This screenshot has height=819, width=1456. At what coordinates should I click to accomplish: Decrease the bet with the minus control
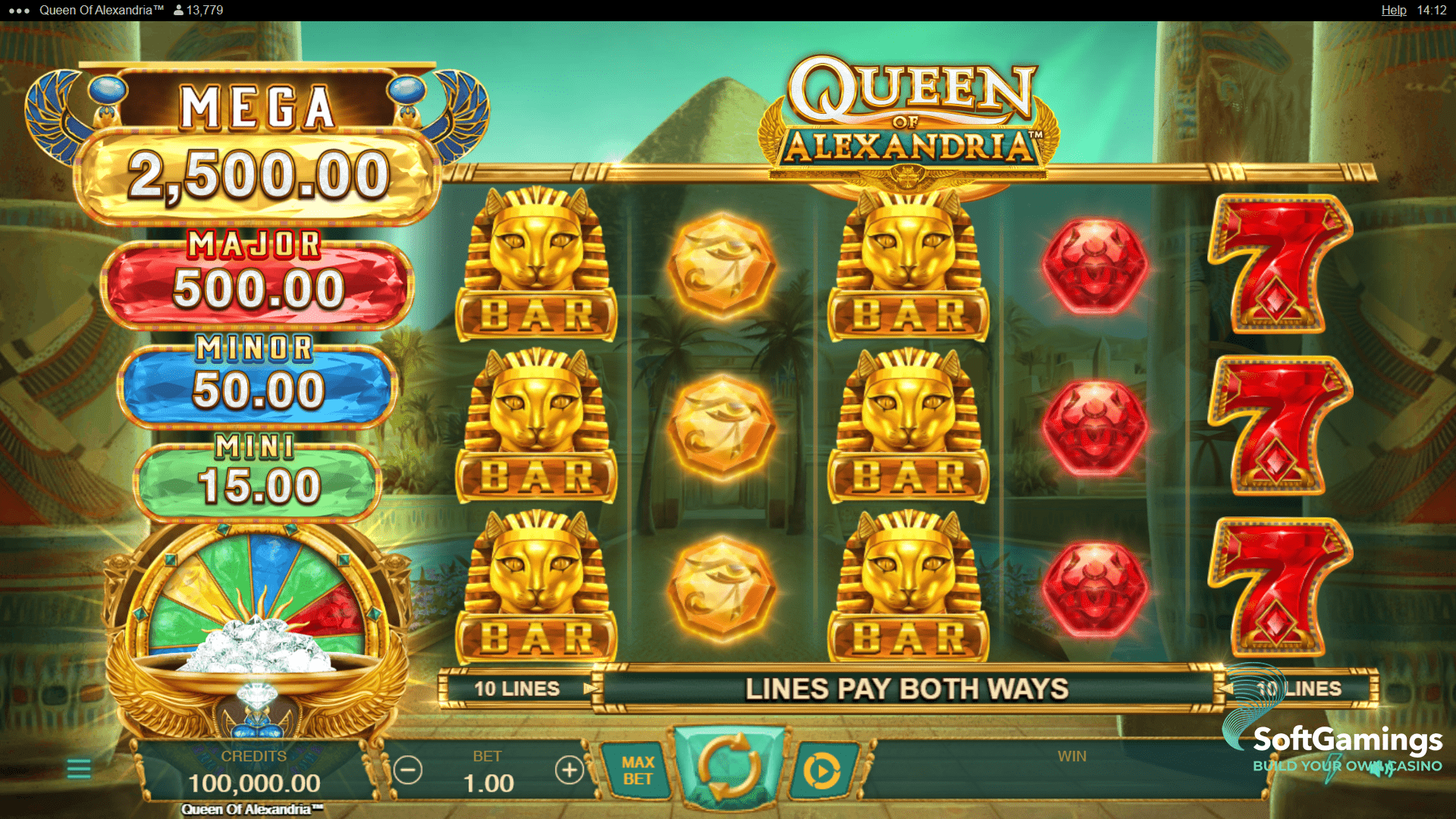(x=409, y=768)
